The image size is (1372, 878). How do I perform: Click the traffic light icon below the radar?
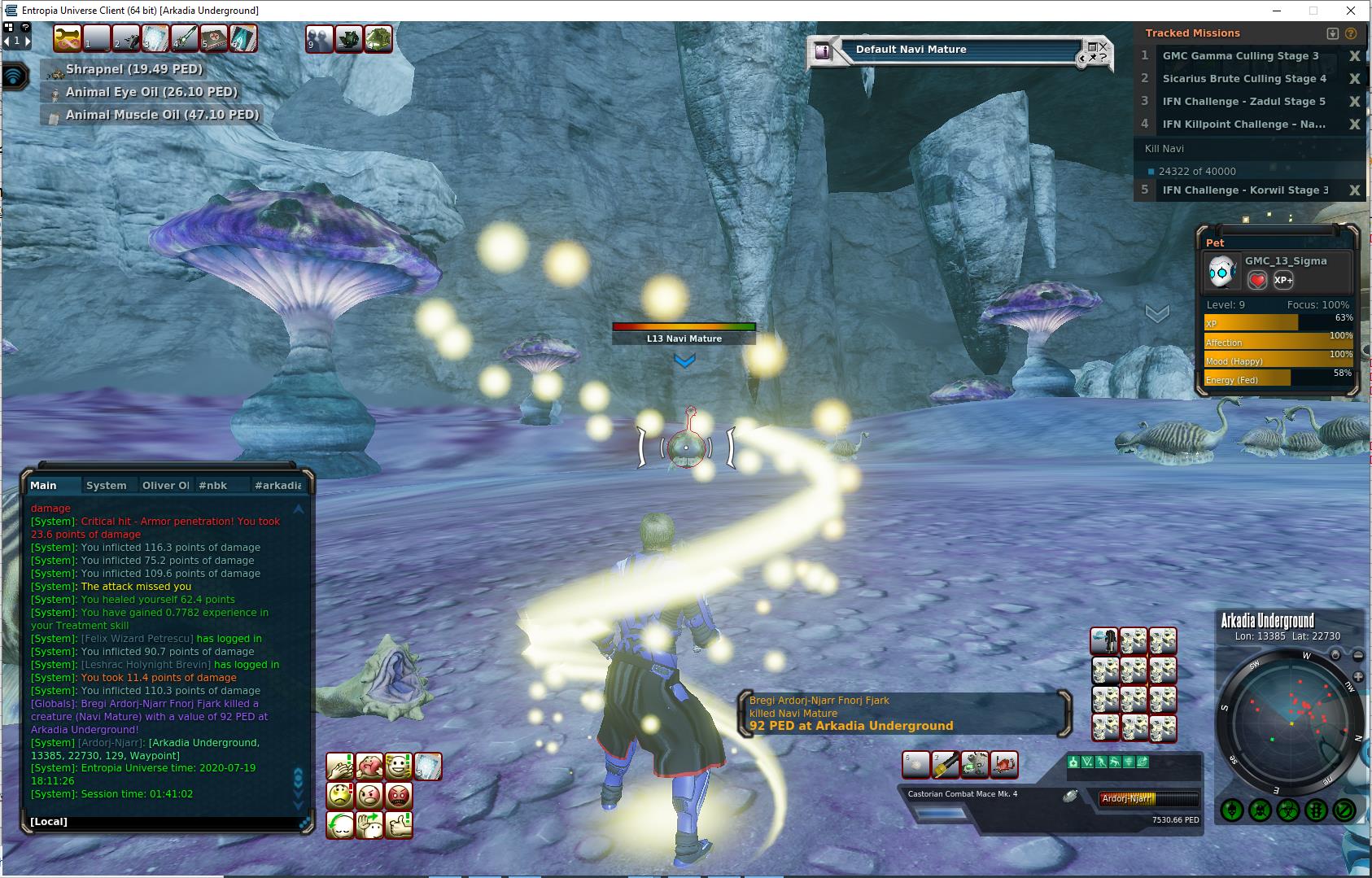1315,810
